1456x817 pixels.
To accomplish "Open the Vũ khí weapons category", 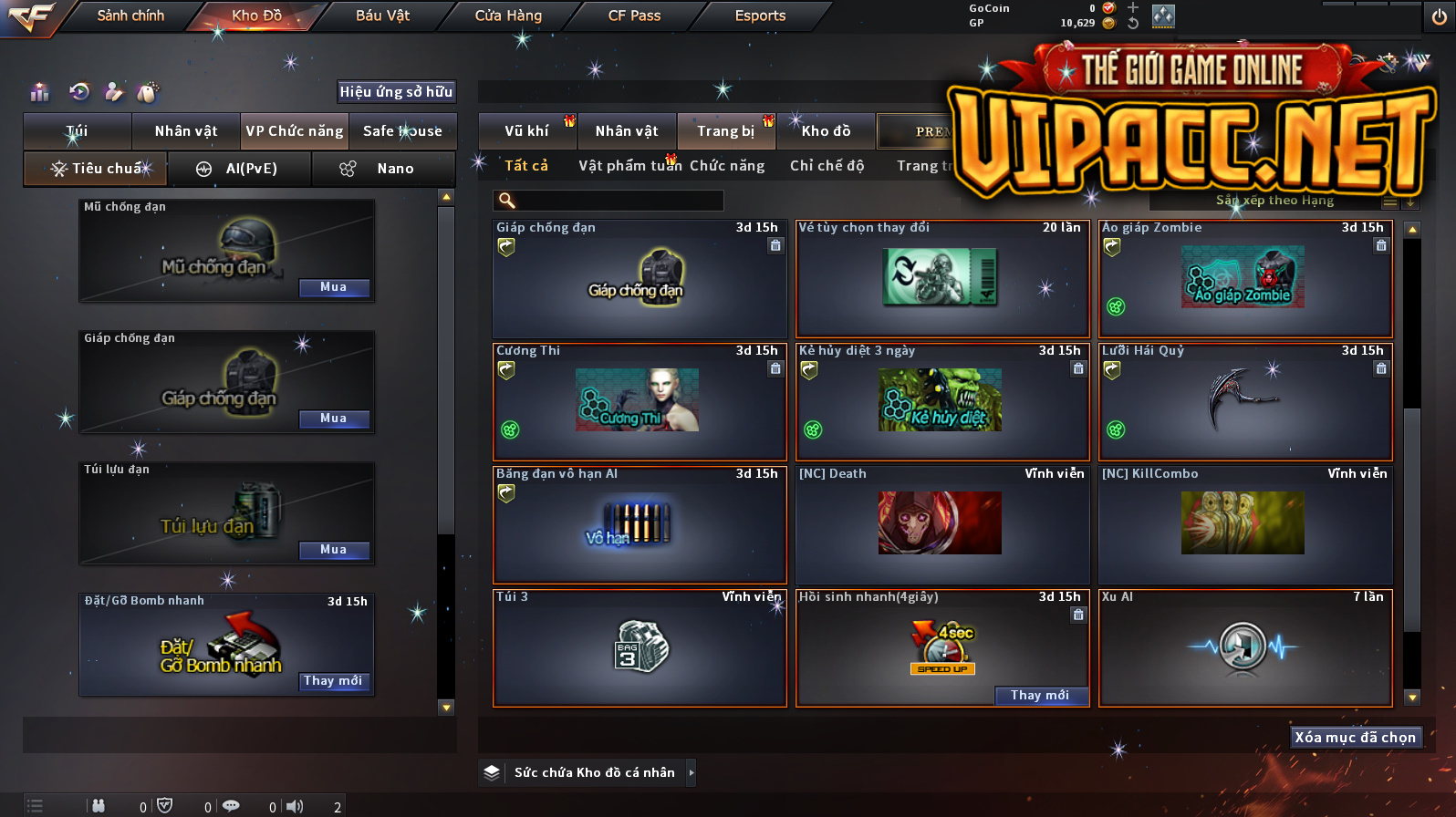I will [x=526, y=131].
